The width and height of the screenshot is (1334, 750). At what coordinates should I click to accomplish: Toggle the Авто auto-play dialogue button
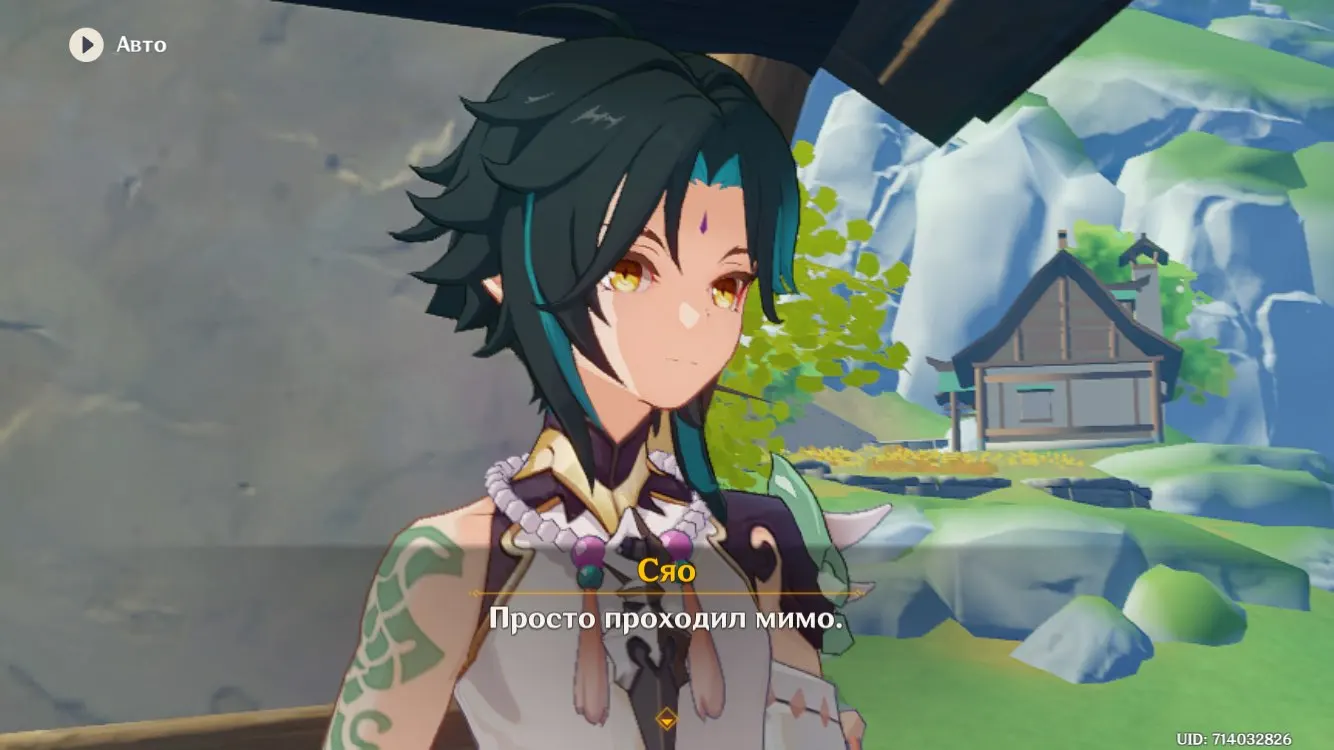[x=87, y=45]
